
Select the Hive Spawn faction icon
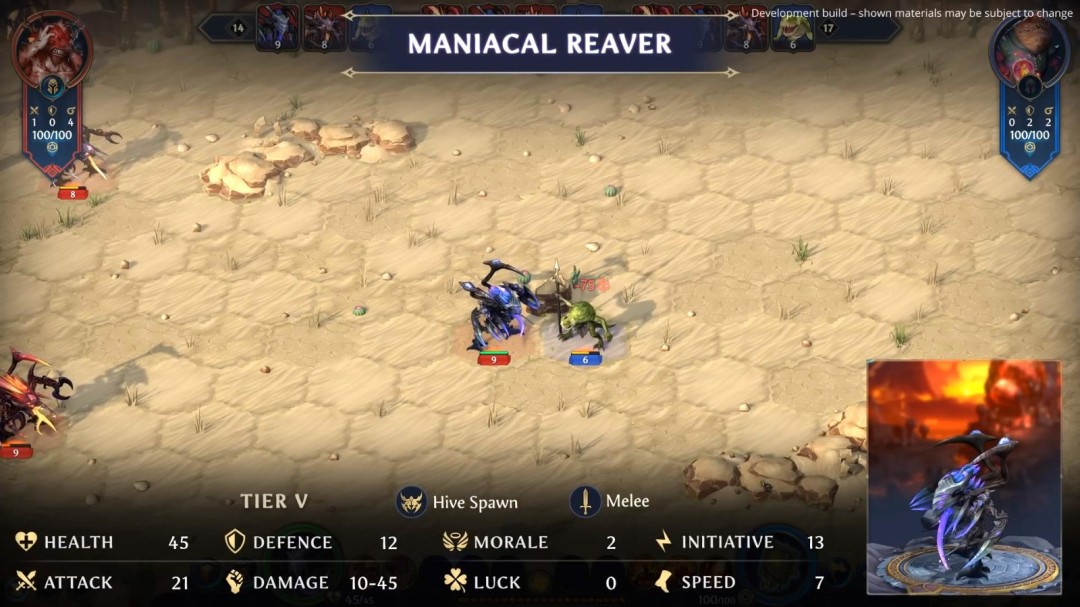(x=411, y=501)
